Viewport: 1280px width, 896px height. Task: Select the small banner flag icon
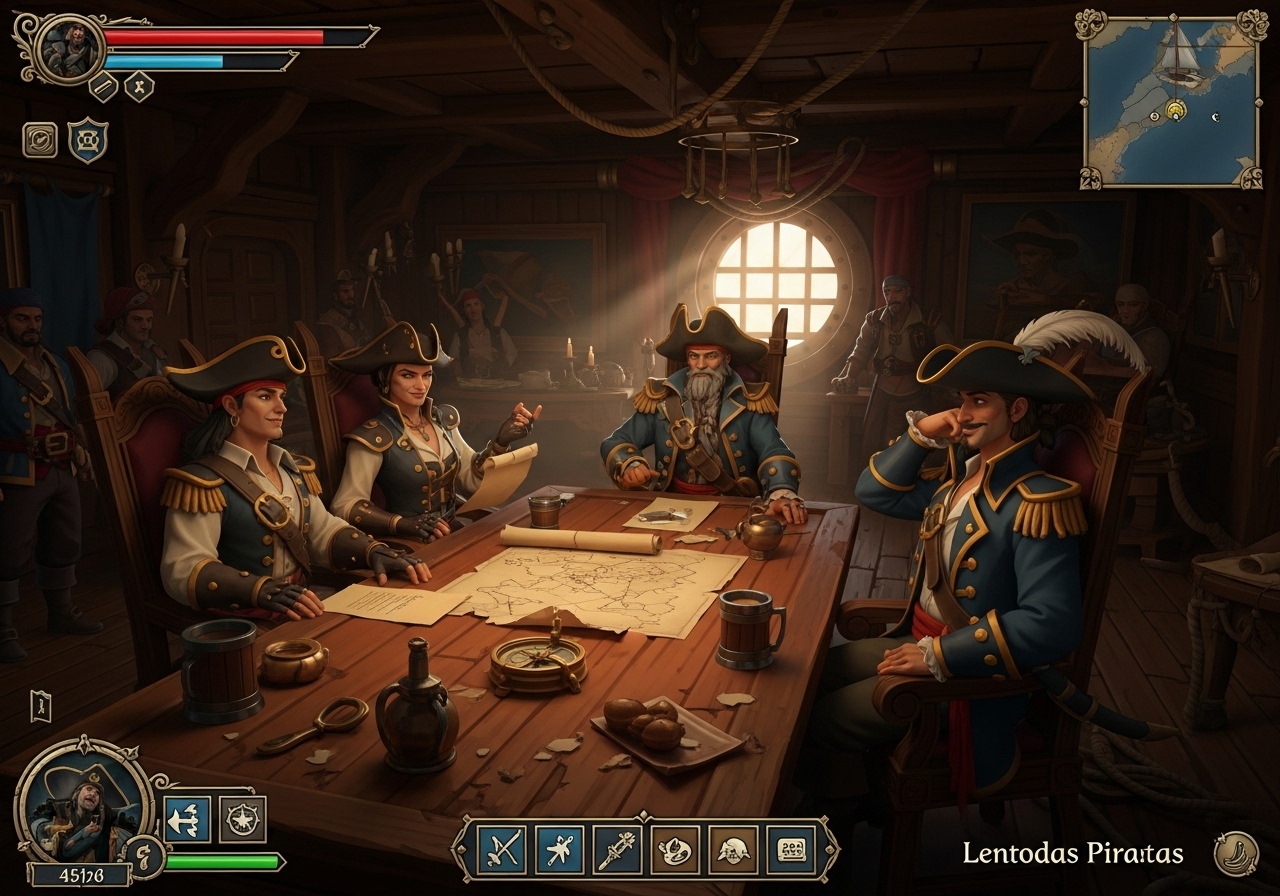click(x=40, y=706)
